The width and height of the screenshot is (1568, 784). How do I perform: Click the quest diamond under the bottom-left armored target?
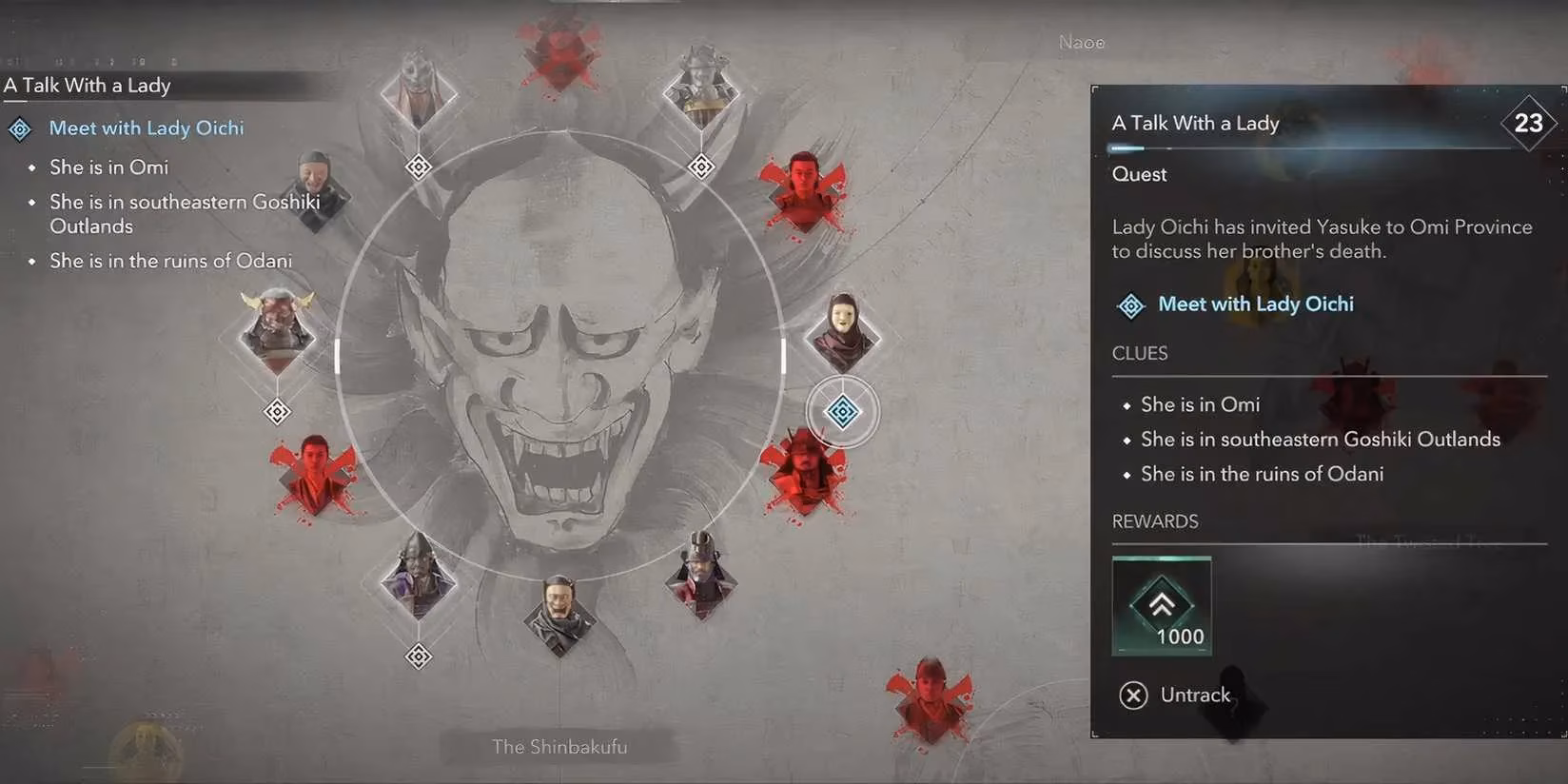(x=419, y=657)
